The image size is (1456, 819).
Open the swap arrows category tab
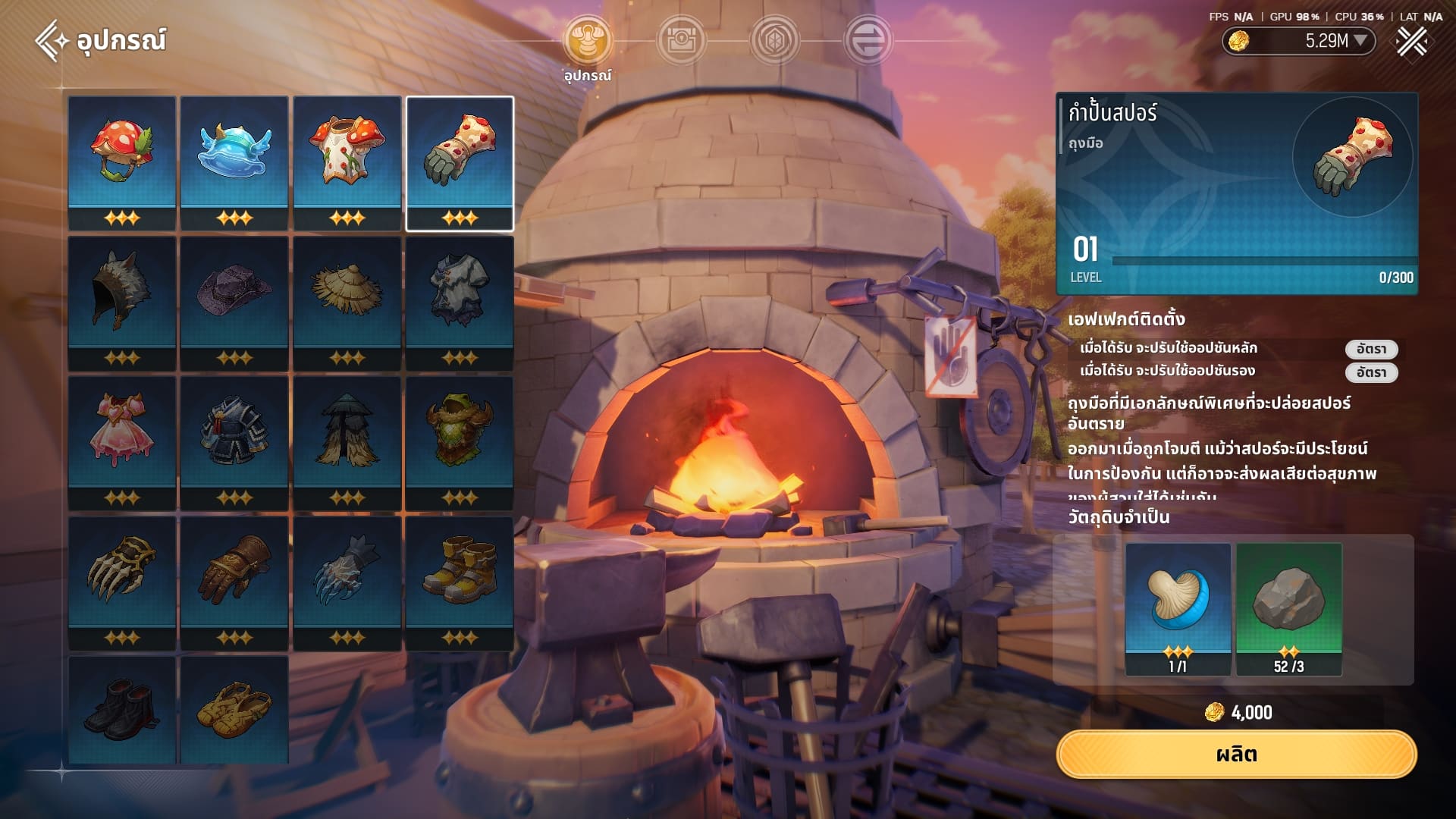tap(868, 41)
